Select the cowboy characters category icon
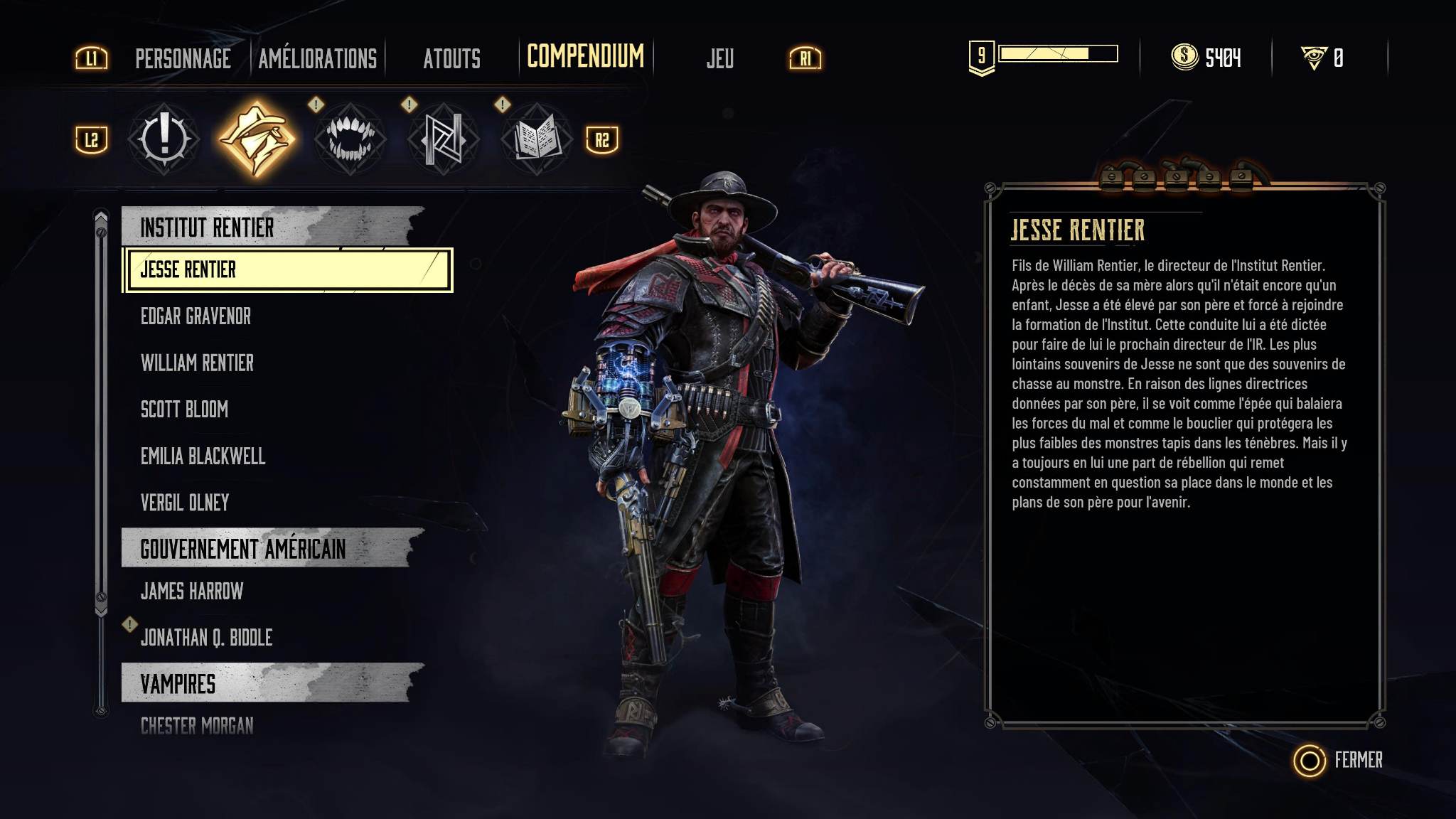The width and height of the screenshot is (1456, 819). pos(256,139)
